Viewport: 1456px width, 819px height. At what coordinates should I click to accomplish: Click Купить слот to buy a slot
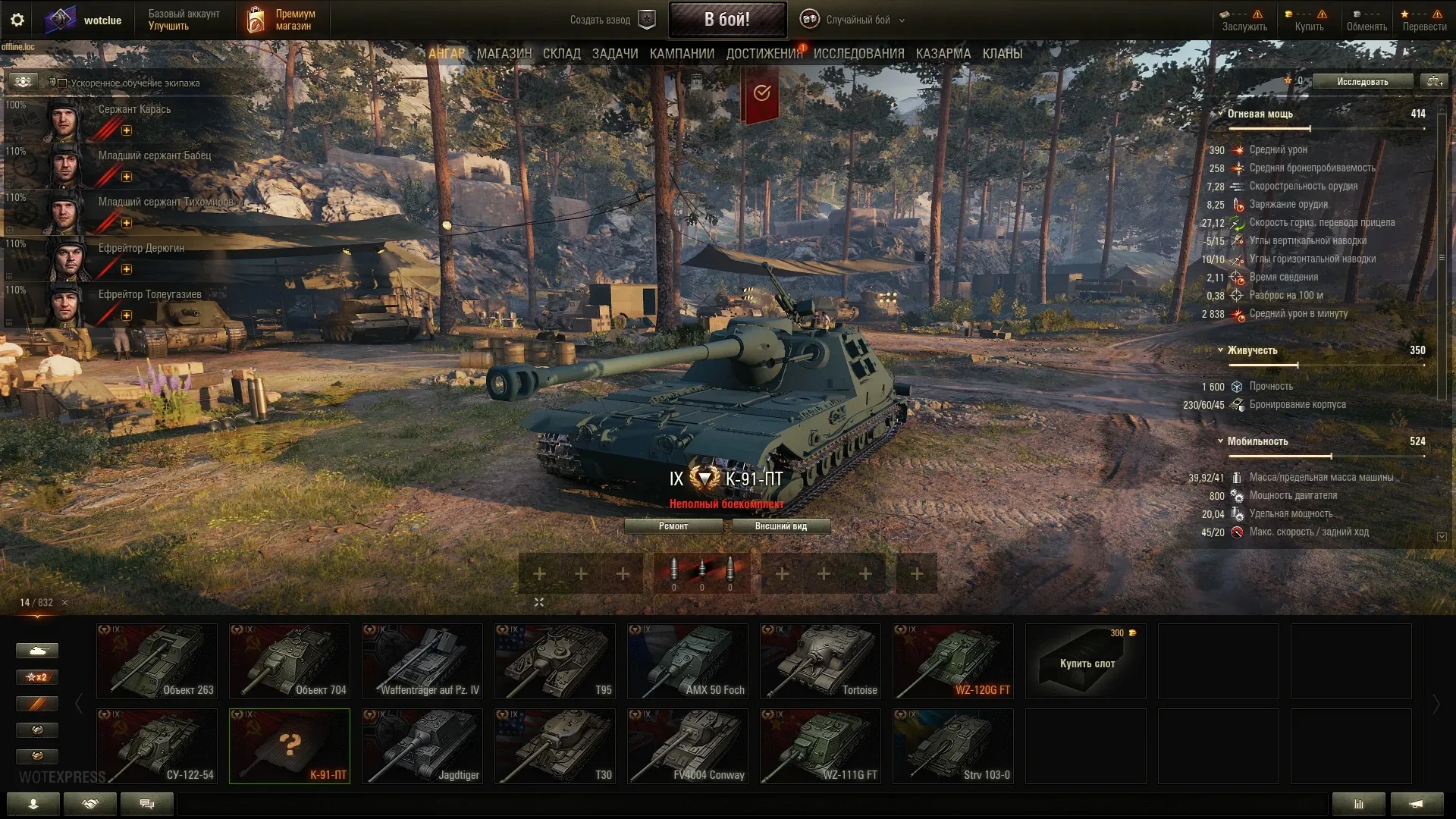pos(1086,661)
